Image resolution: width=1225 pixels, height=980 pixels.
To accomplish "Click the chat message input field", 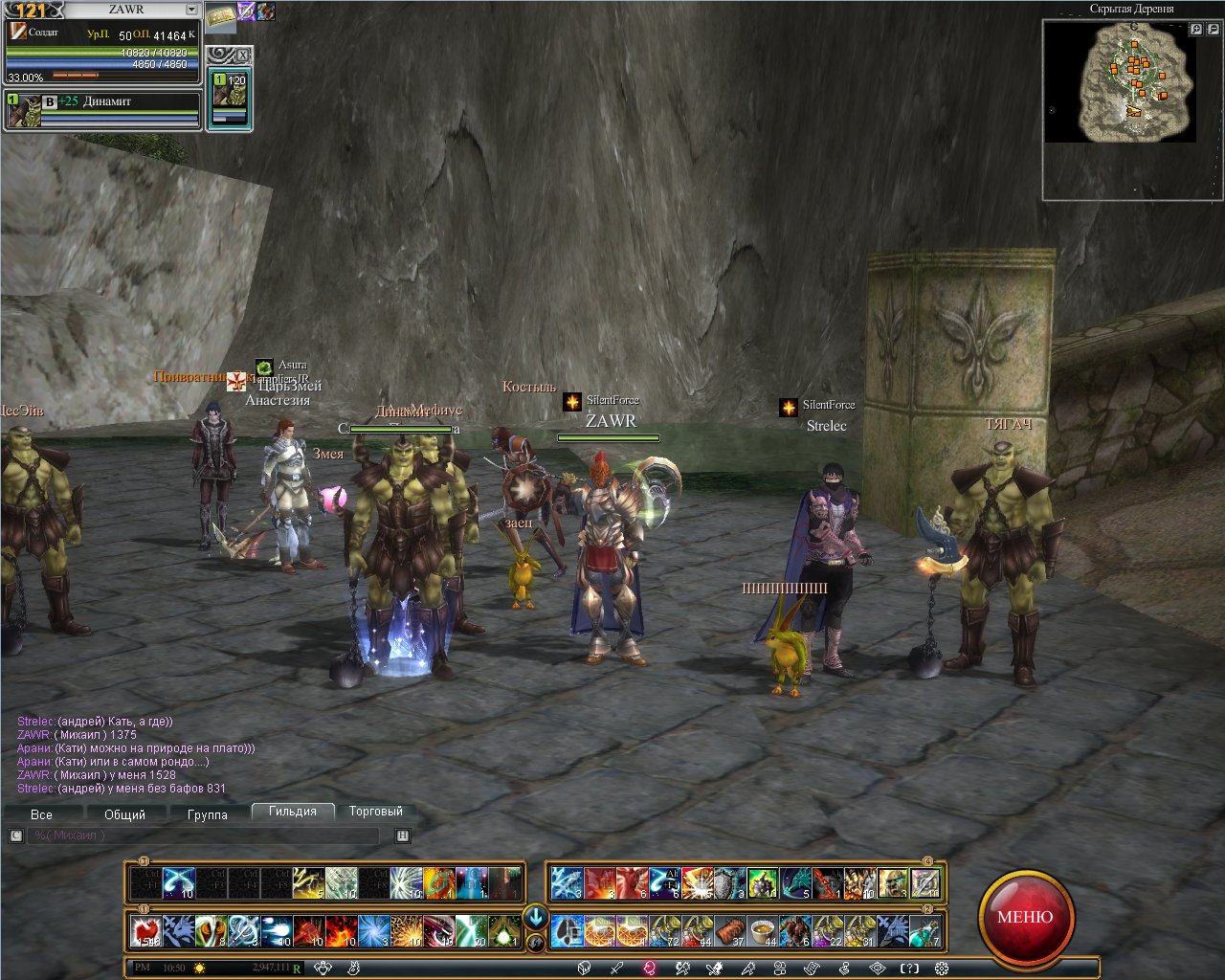I will [203, 835].
